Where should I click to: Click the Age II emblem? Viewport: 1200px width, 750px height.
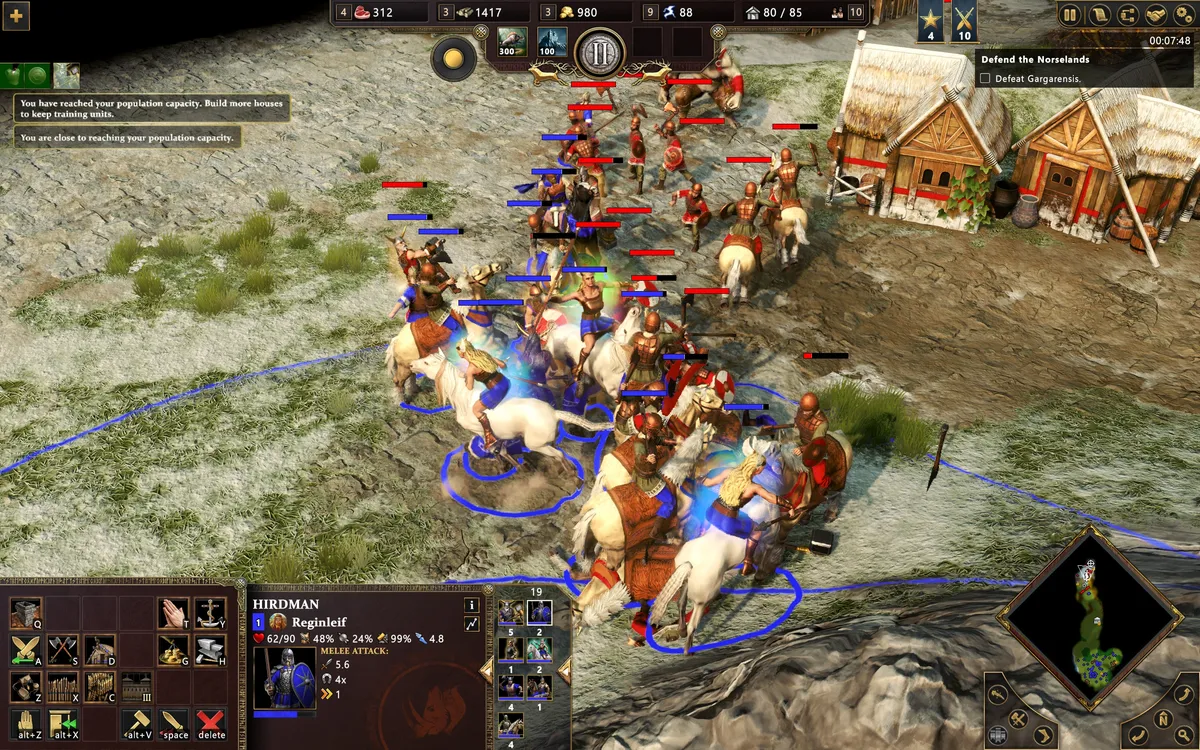600,53
